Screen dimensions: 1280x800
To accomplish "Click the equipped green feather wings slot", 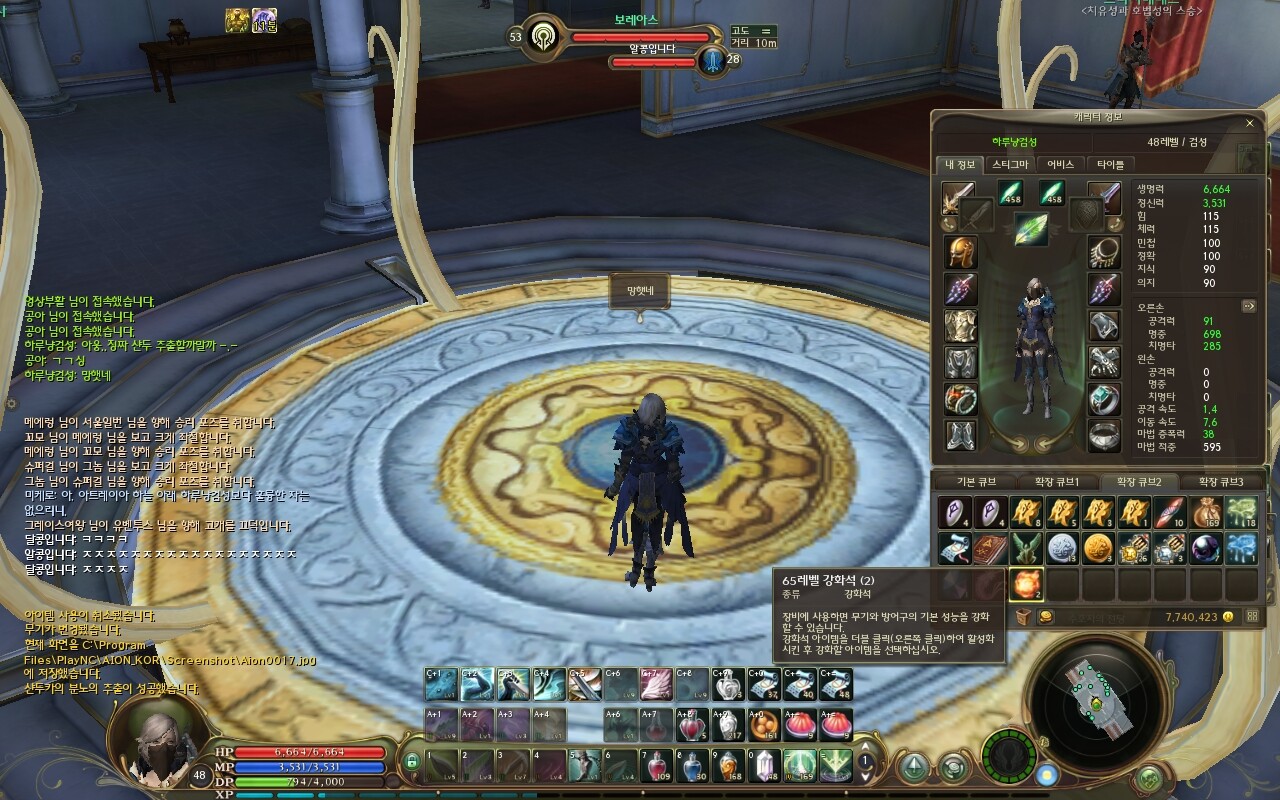I will (1030, 229).
